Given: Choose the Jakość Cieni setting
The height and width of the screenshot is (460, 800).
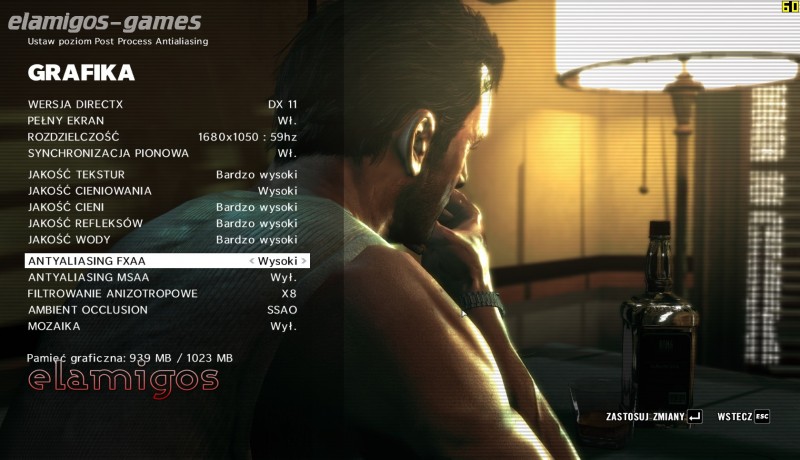Looking at the screenshot, I should coord(162,207).
